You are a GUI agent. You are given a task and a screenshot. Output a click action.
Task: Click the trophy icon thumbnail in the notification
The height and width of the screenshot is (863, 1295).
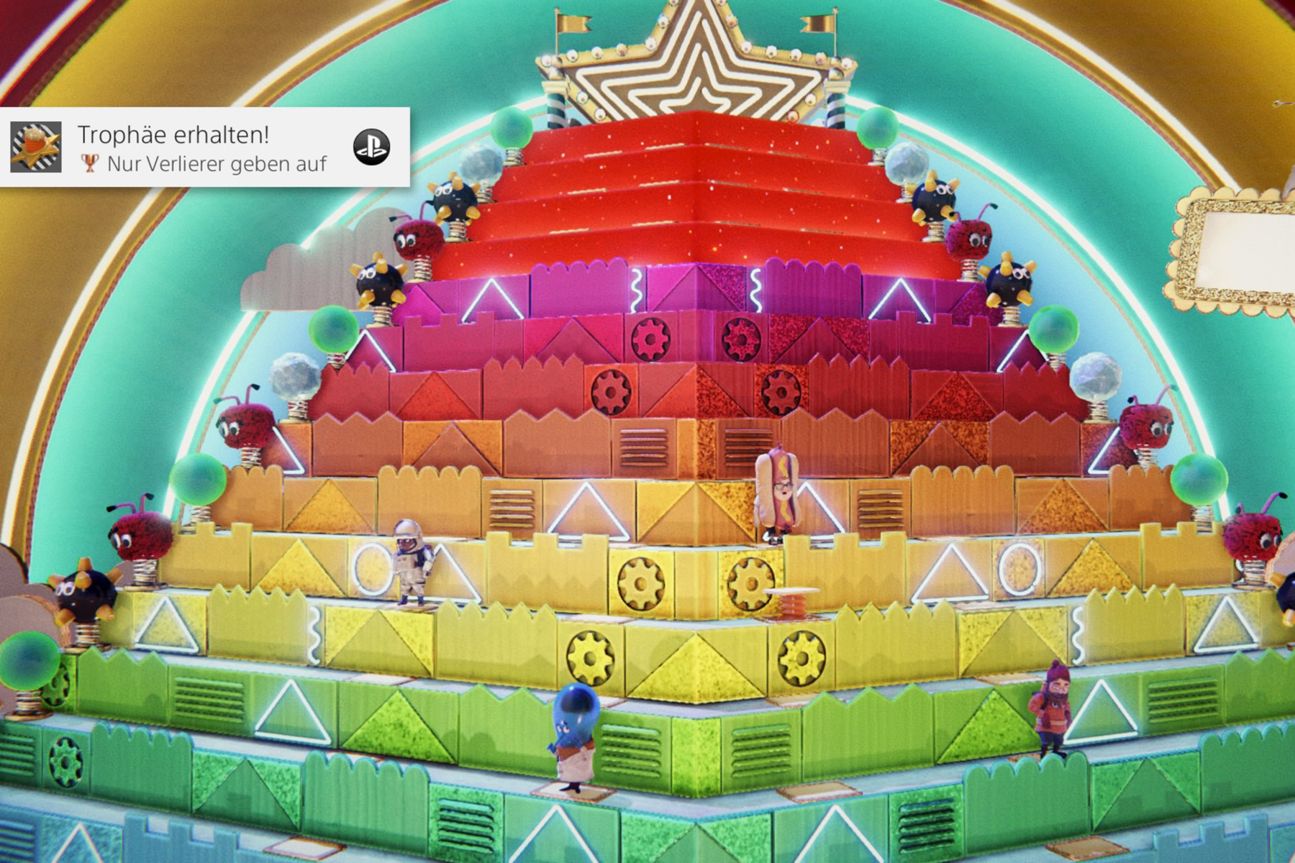coord(36,147)
